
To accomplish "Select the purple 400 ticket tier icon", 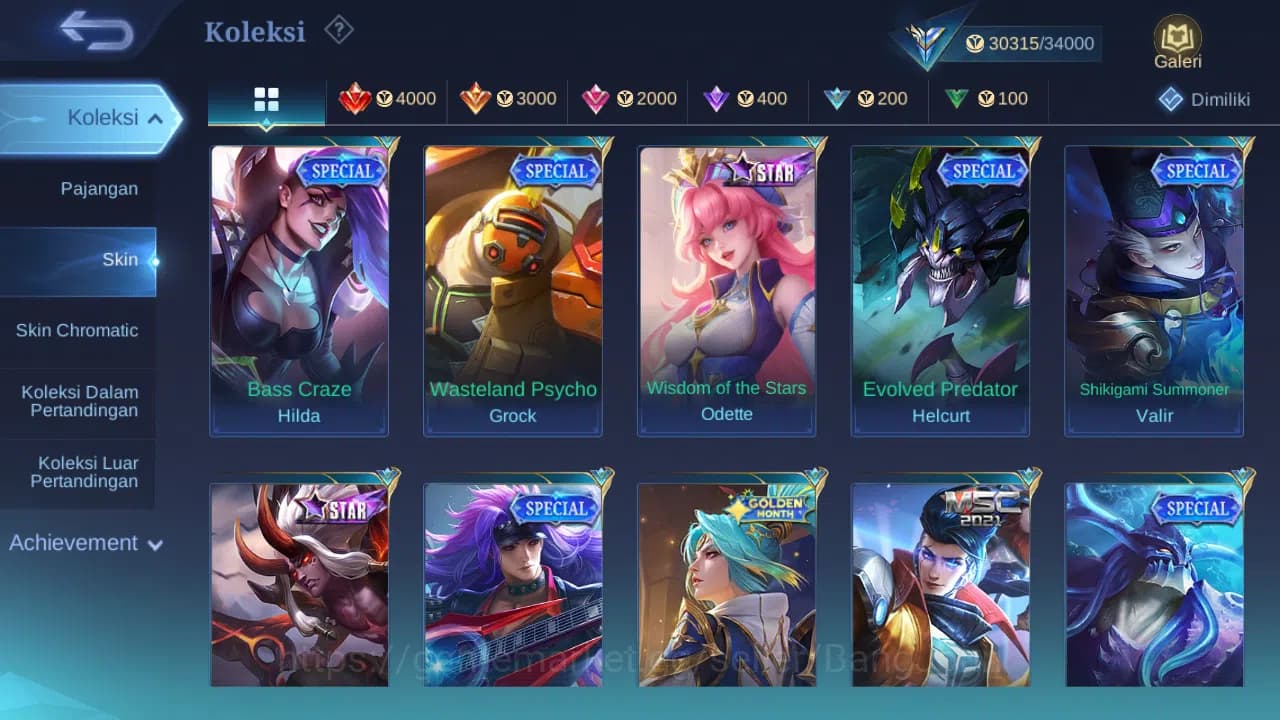I will coord(717,99).
